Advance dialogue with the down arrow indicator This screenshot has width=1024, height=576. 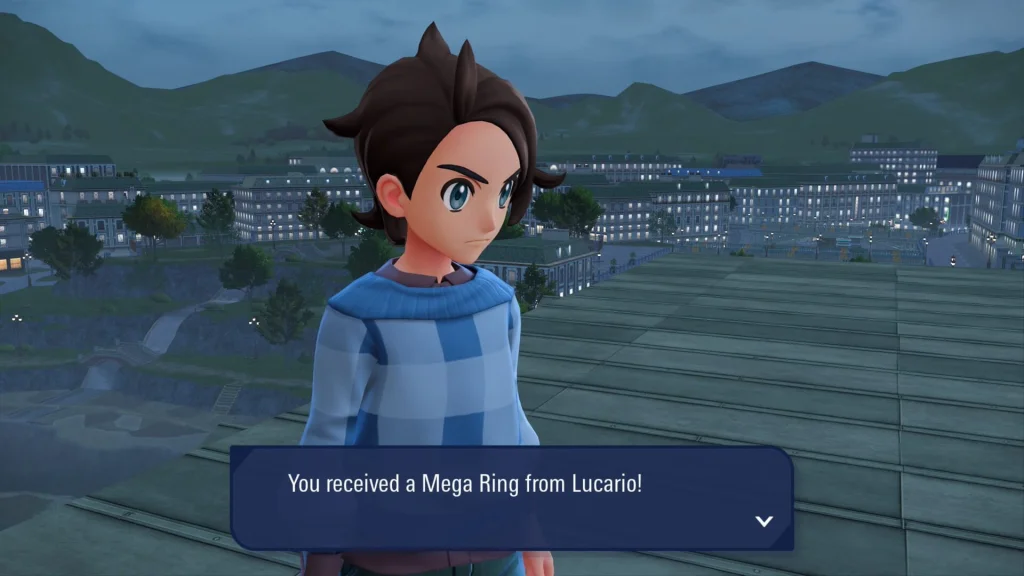764,521
